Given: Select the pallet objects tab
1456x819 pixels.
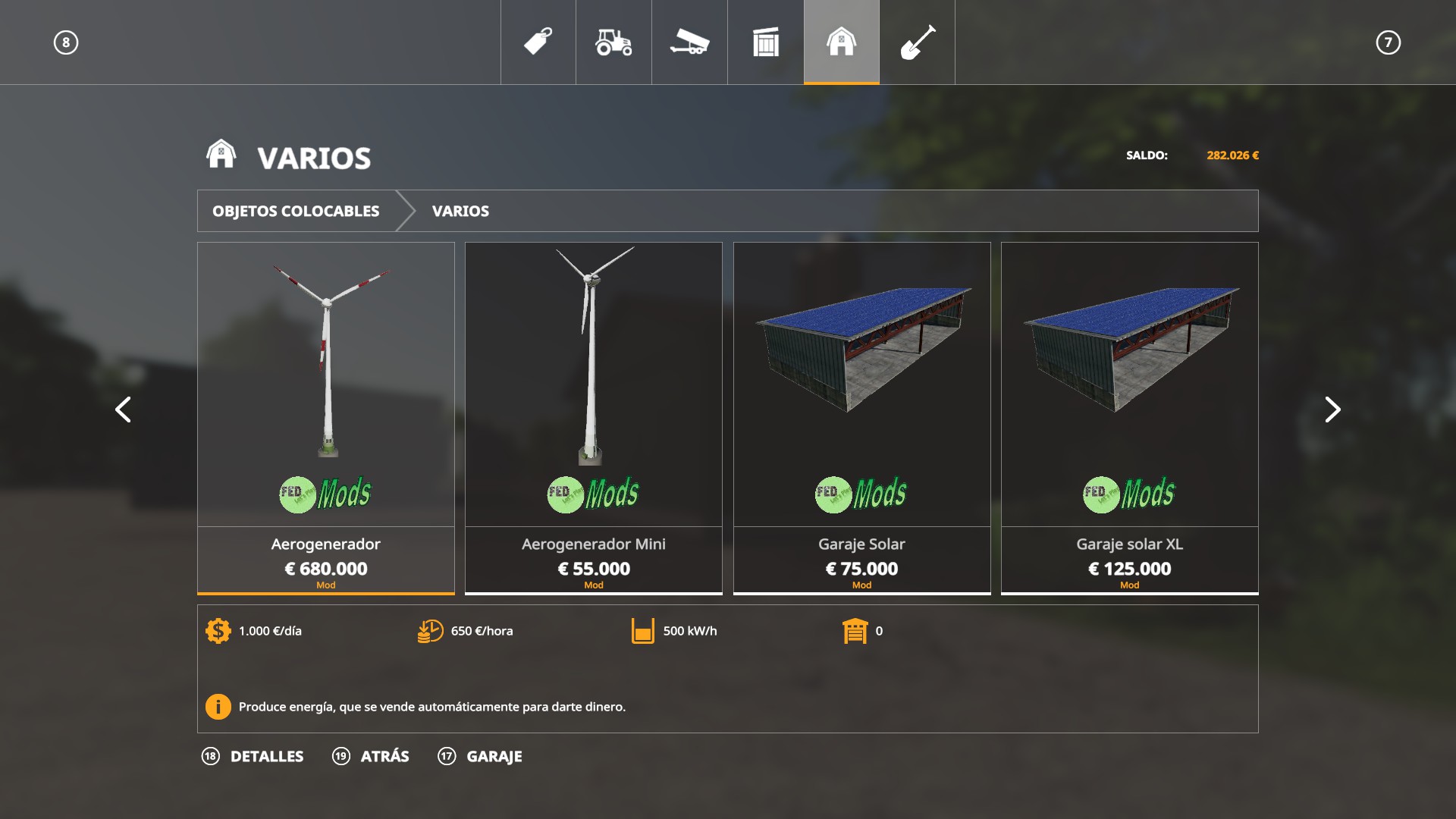Looking at the screenshot, I should pyautogui.click(x=765, y=42).
